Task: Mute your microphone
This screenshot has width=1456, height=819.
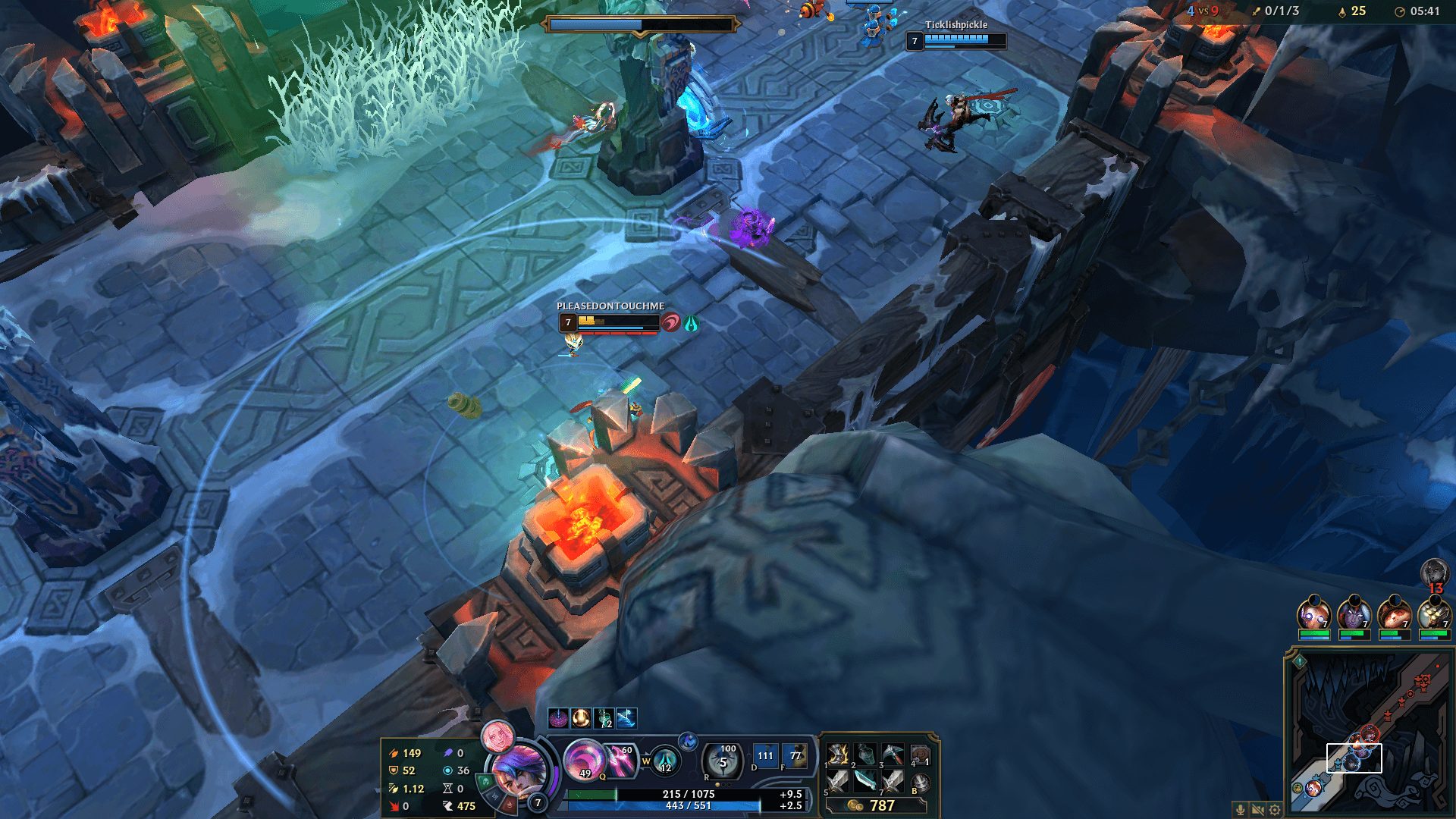Action: coord(1241,810)
